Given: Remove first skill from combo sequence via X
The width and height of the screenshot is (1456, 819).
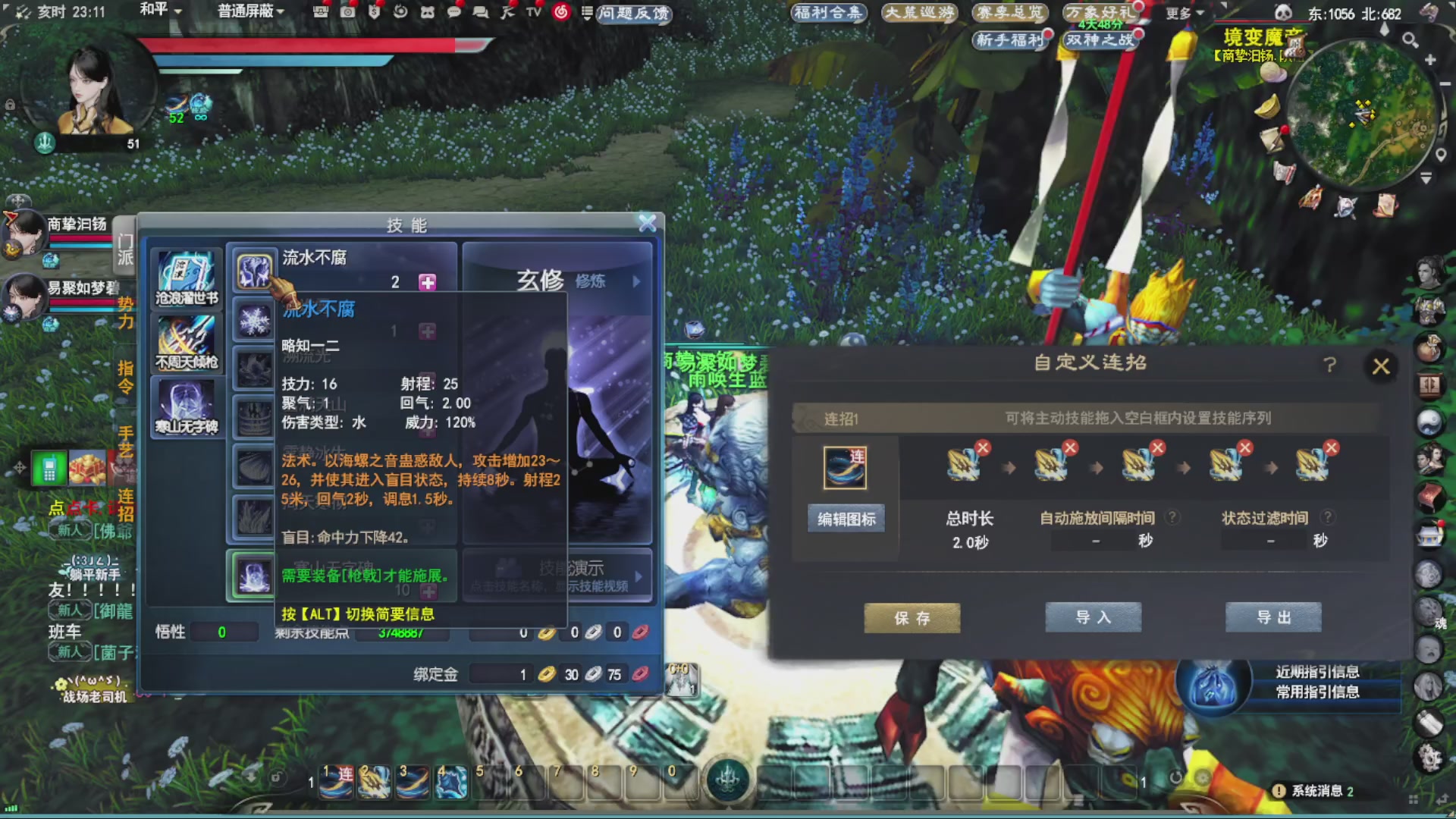Looking at the screenshot, I should pyautogui.click(x=983, y=447).
